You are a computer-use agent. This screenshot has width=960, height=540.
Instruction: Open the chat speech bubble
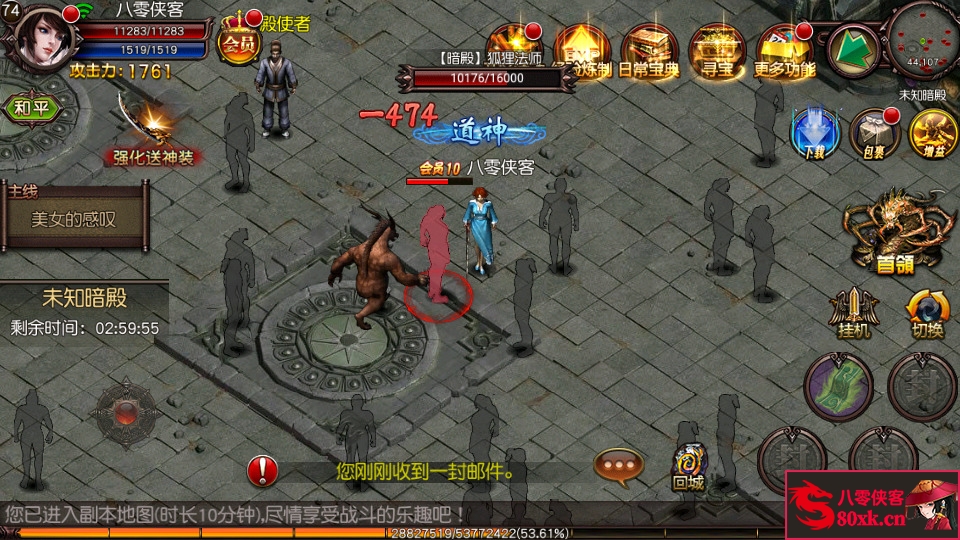point(619,464)
